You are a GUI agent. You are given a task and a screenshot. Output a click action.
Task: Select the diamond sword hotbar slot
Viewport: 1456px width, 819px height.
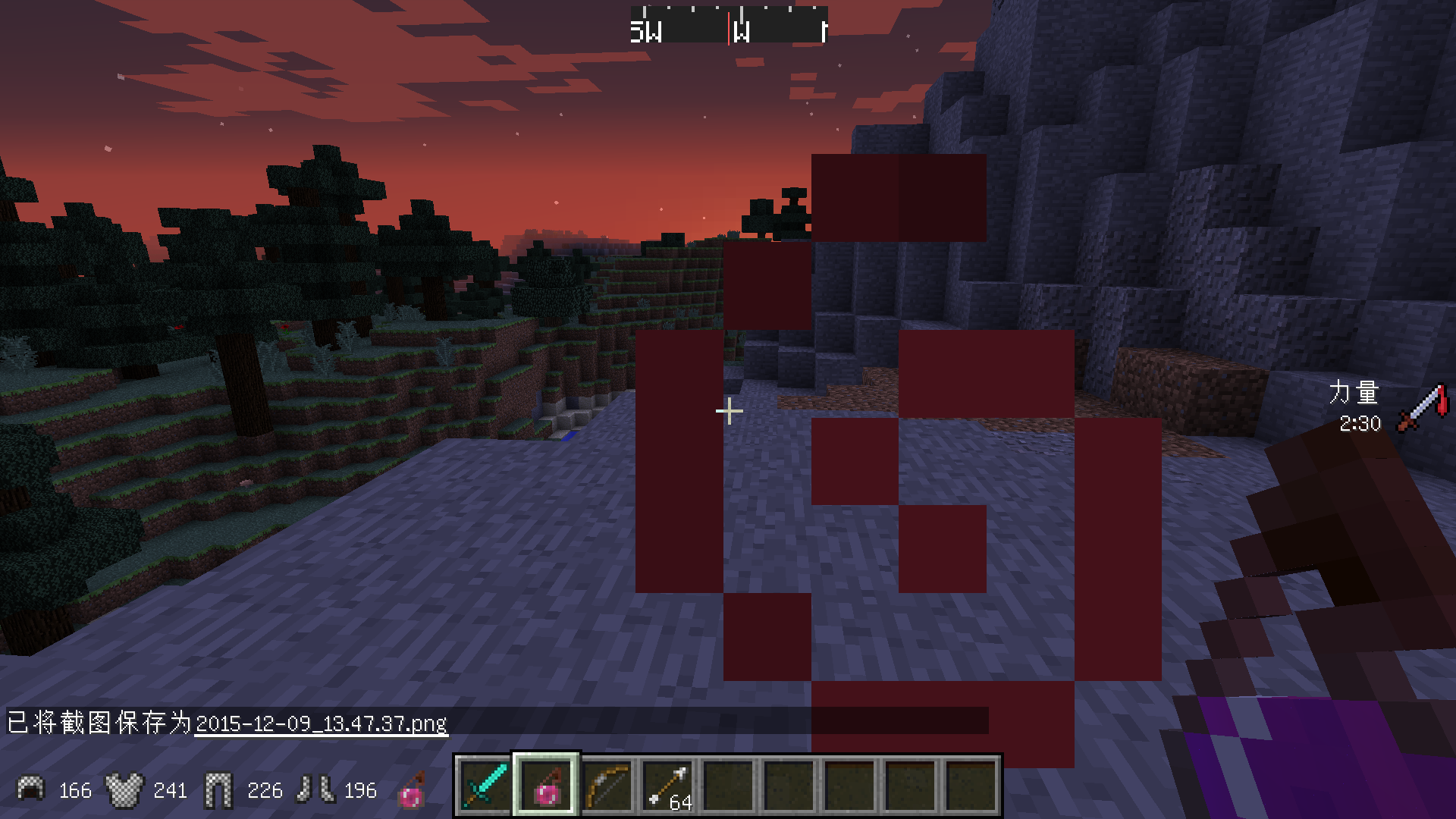click(485, 786)
